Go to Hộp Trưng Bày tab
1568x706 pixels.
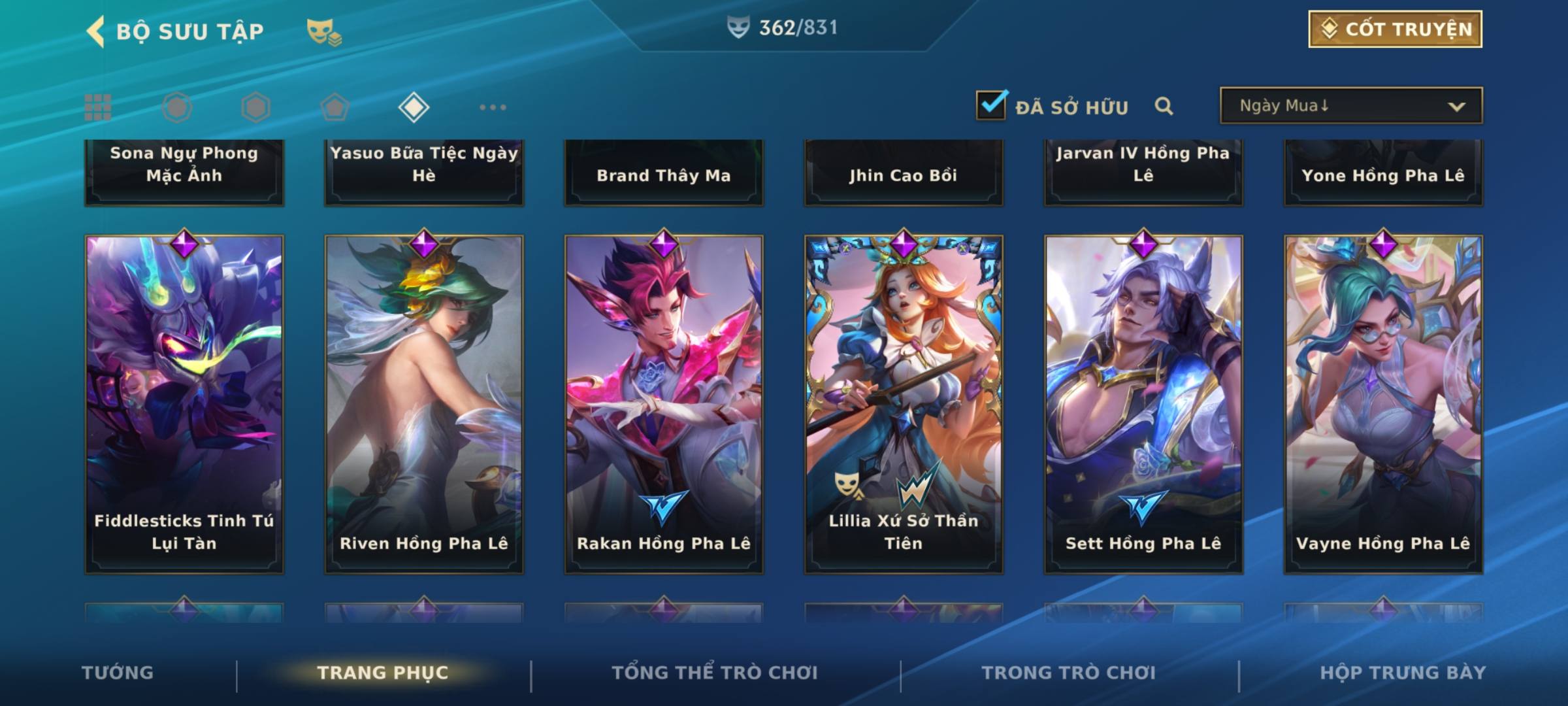[x=1403, y=673]
